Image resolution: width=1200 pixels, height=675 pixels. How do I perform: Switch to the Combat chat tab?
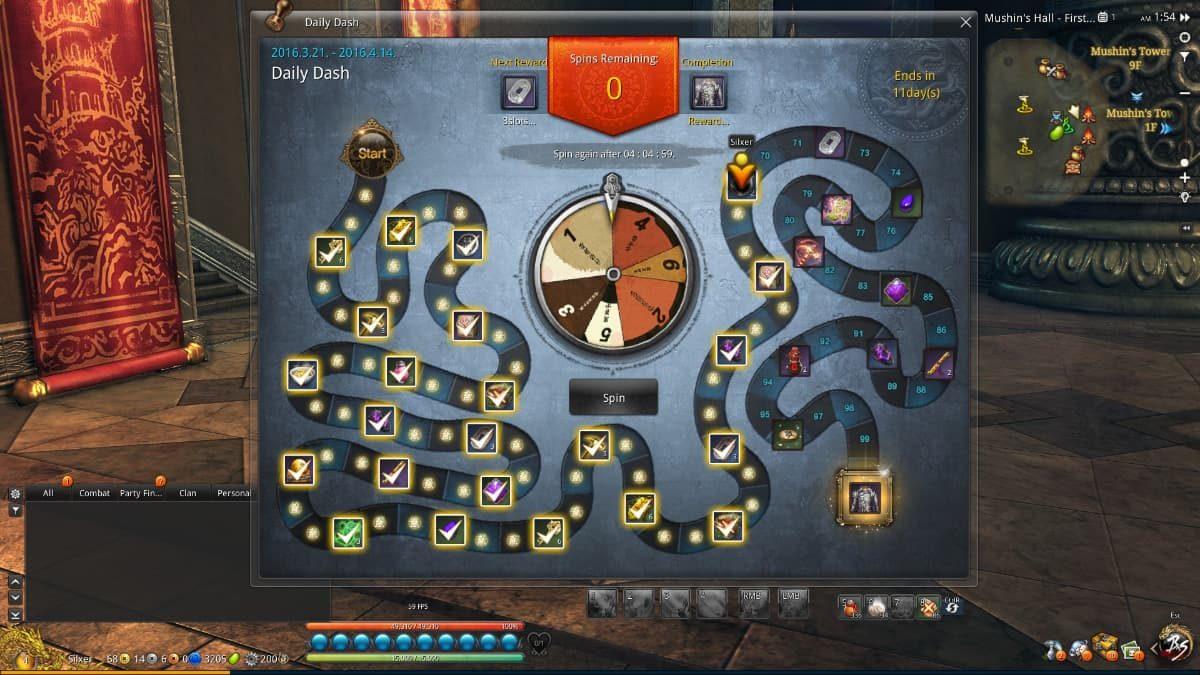94,493
